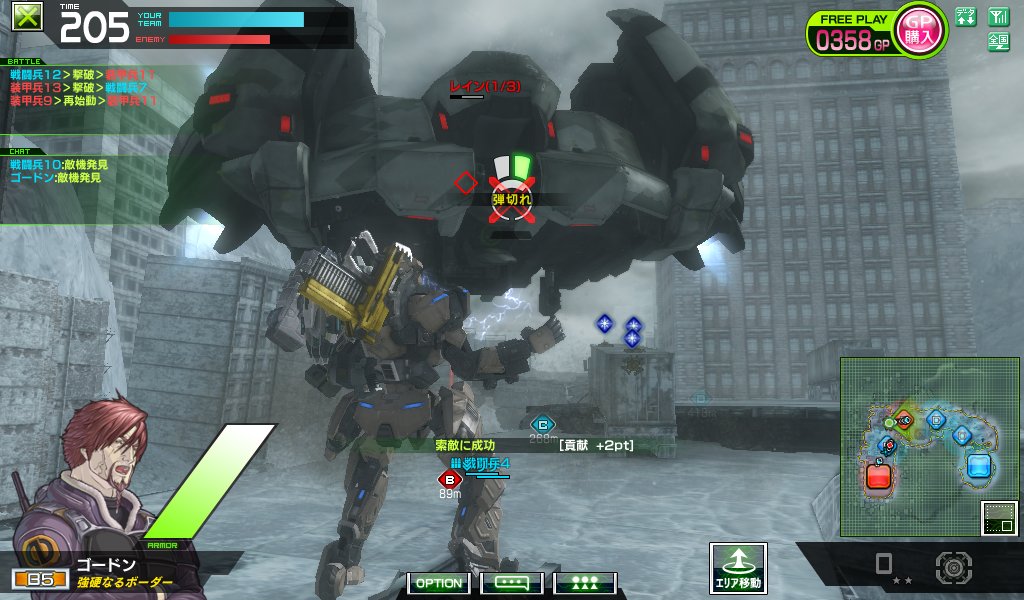Click the データ transfer arrows icon
The width and height of the screenshot is (1024, 600).
(965, 16)
